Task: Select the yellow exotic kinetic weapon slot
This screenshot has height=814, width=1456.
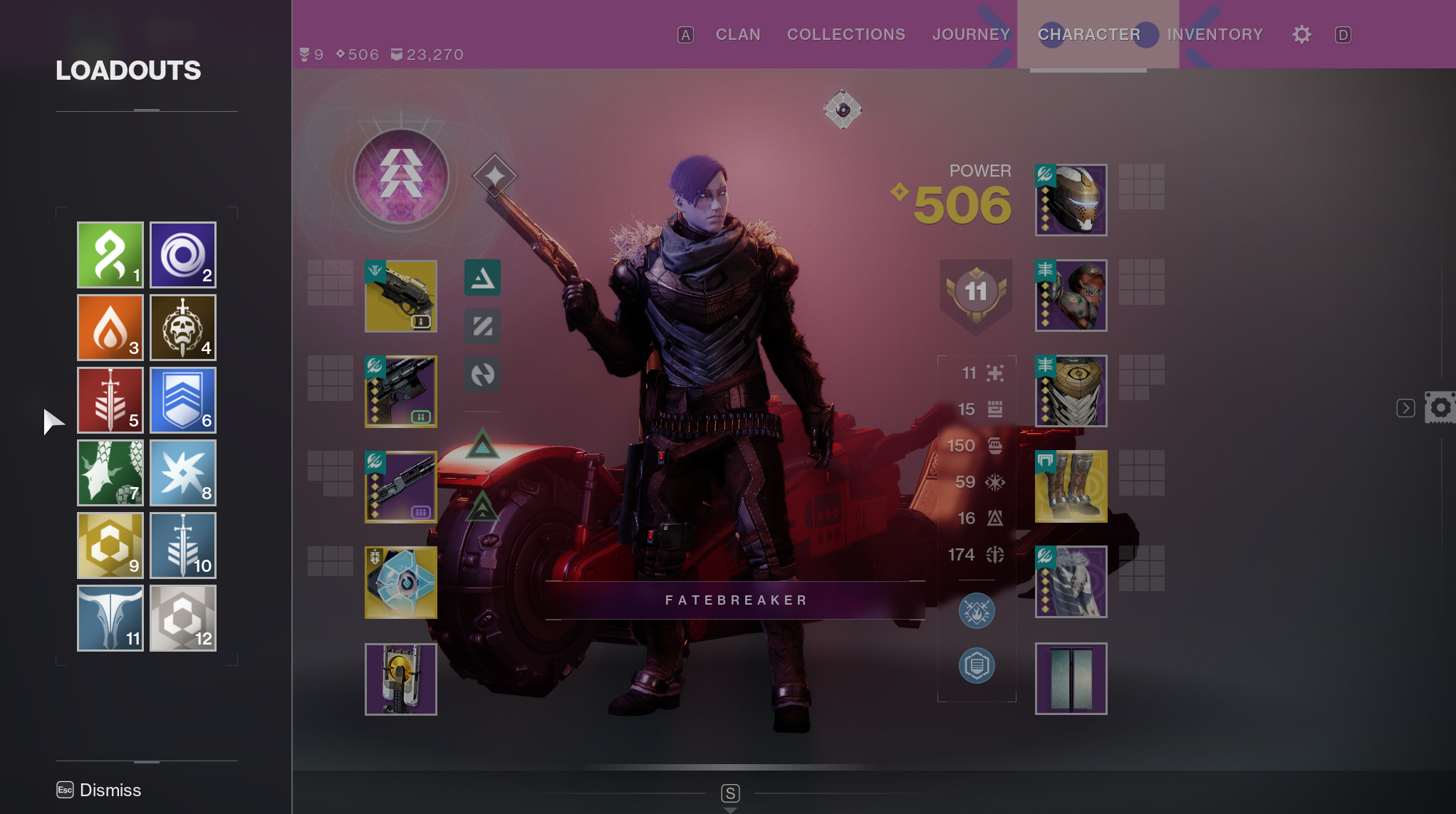Action: 401,296
